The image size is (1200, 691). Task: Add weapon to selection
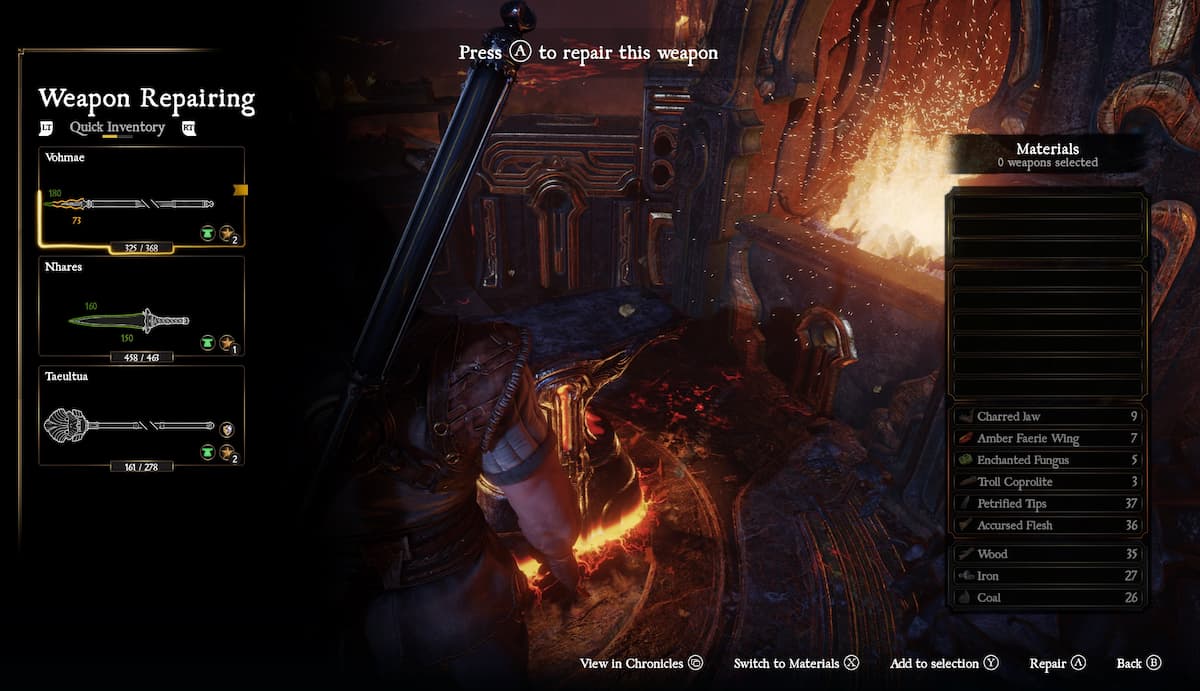(944, 664)
